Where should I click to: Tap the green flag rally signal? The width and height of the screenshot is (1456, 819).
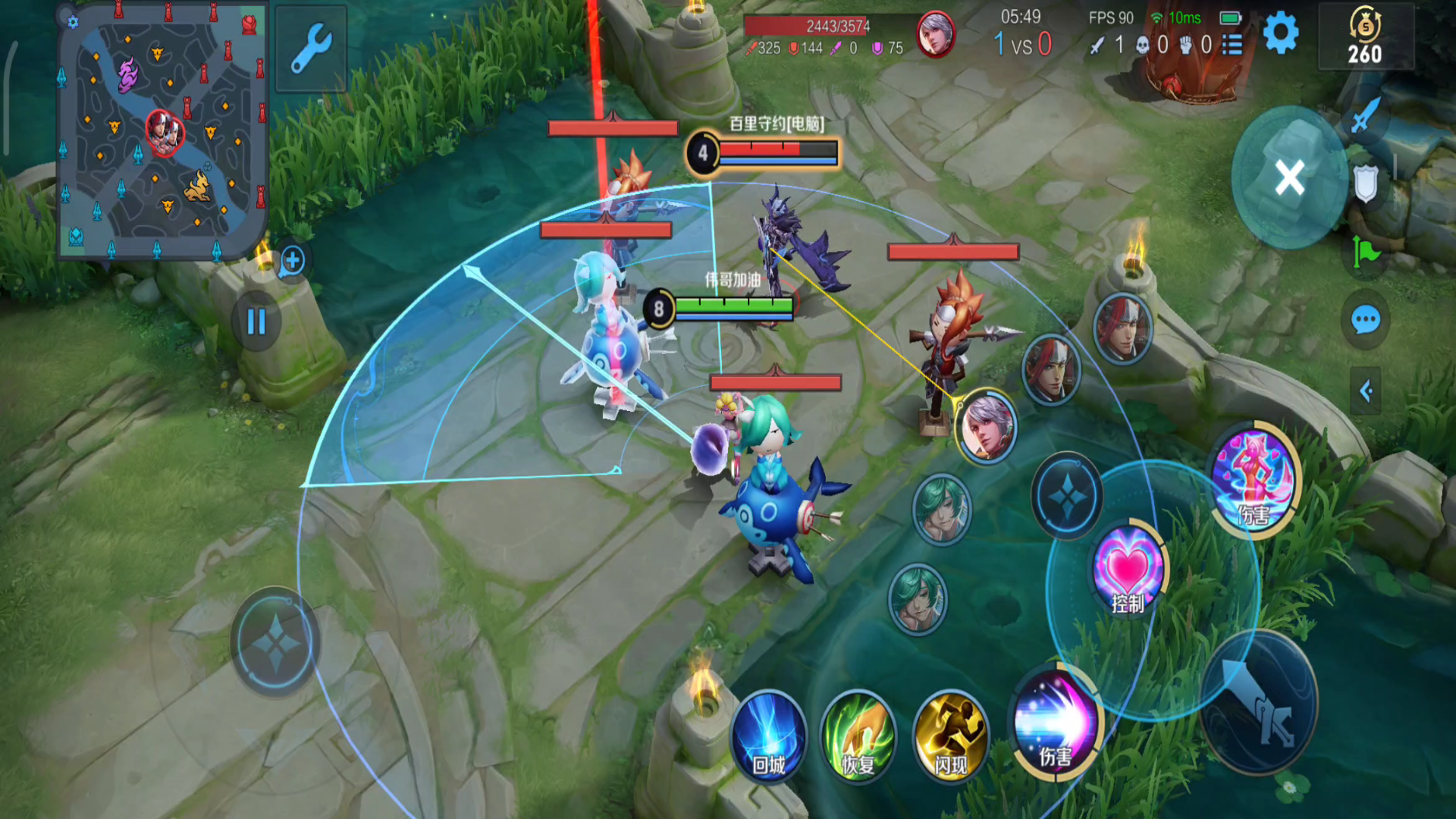pos(1365,252)
